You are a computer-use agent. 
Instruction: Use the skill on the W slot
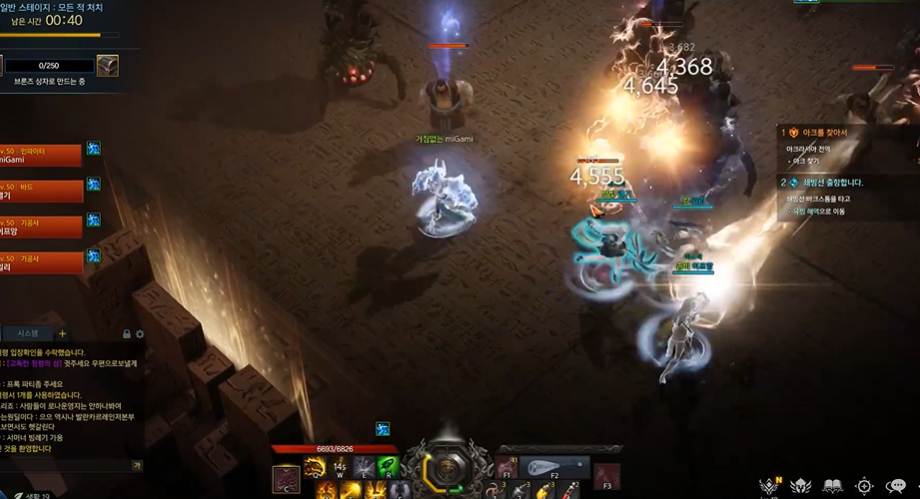[x=339, y=467]
